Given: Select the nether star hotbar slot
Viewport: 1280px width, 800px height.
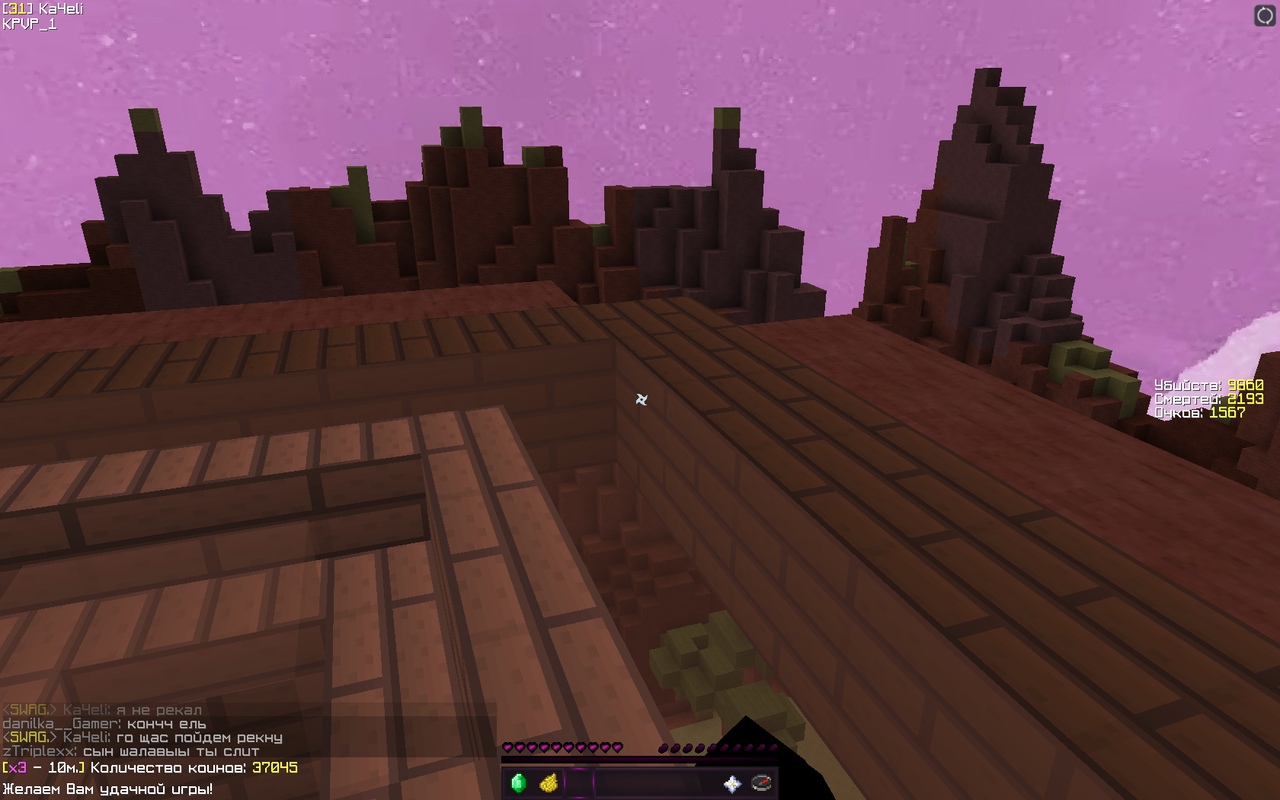Looking at the screenshot, I should pyautogui.click(x=732, y=784).
